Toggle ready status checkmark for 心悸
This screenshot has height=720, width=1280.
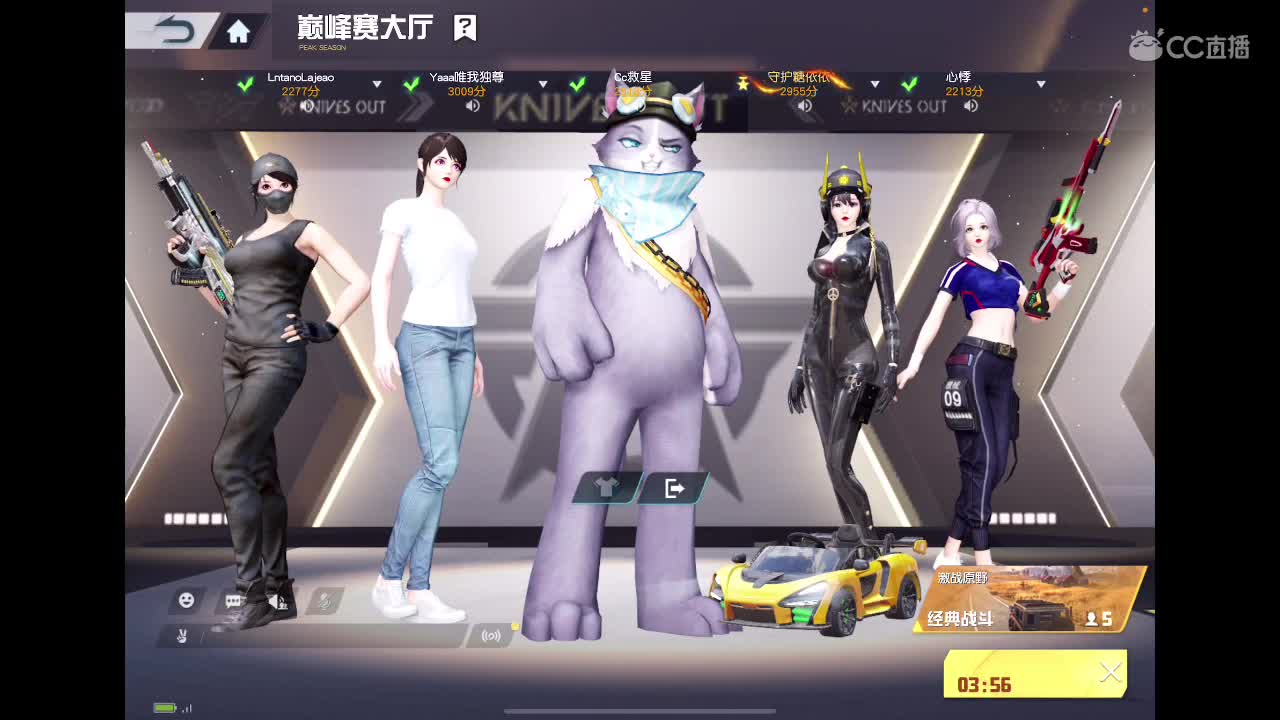[x=909, y=85]
